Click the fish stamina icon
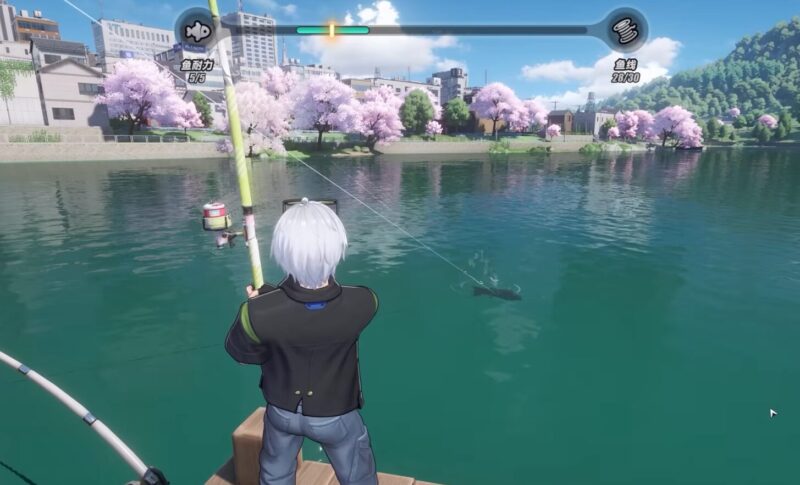800x485 pixels. (197, 31)
